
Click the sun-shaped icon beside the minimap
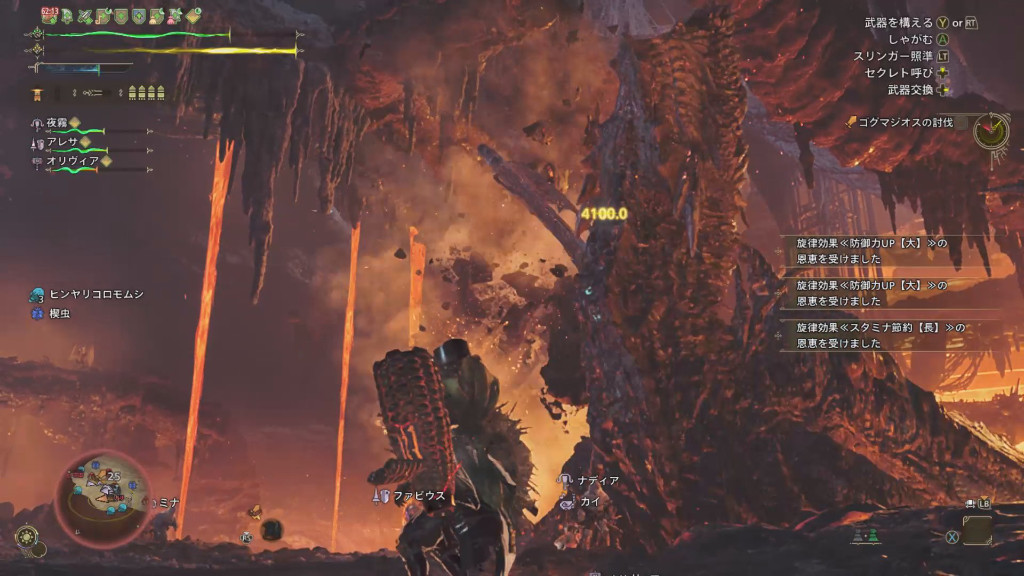pyautogui.click(x=26, y=537)
